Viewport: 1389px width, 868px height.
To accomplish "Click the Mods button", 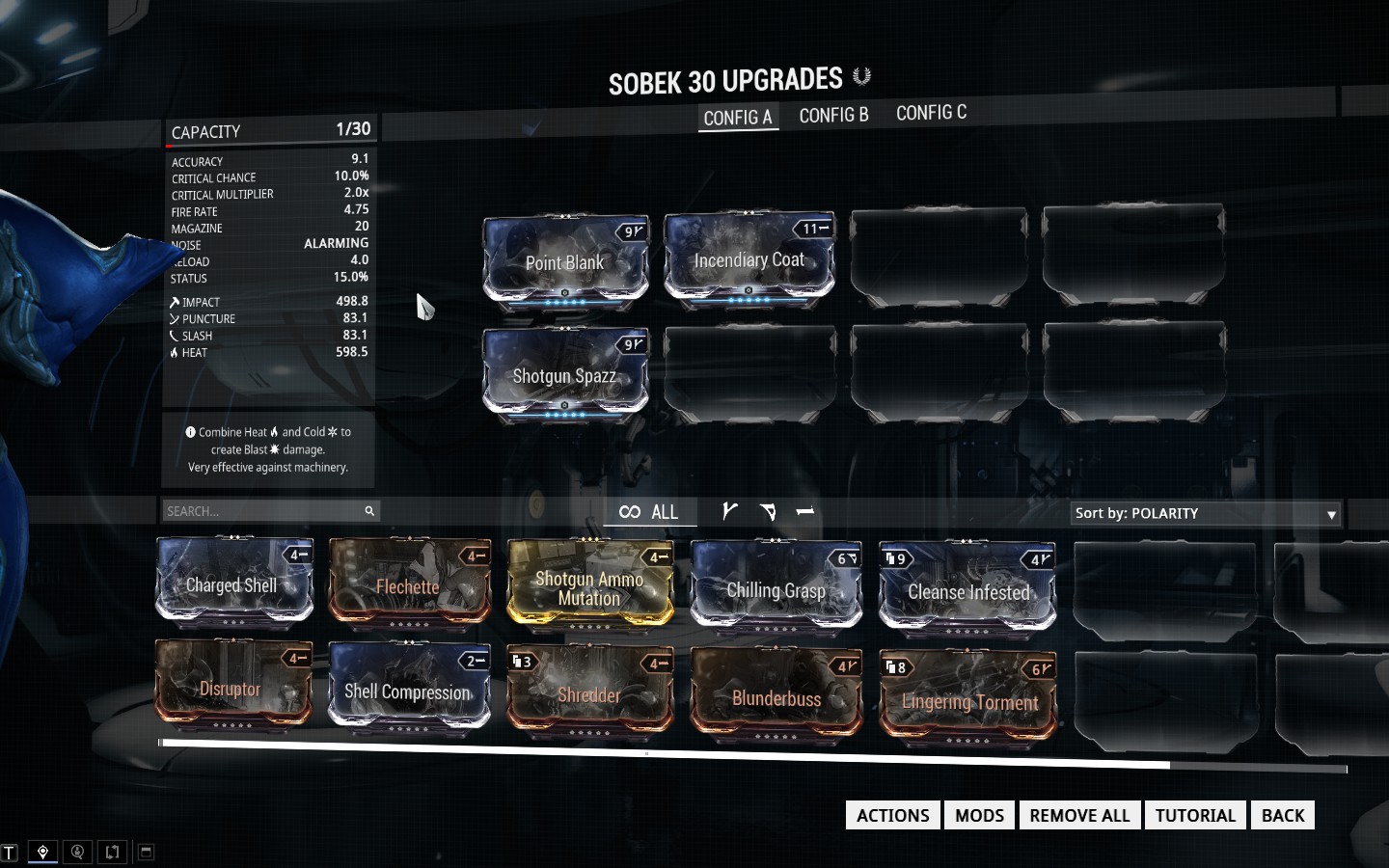I will [x=979, y=815].
